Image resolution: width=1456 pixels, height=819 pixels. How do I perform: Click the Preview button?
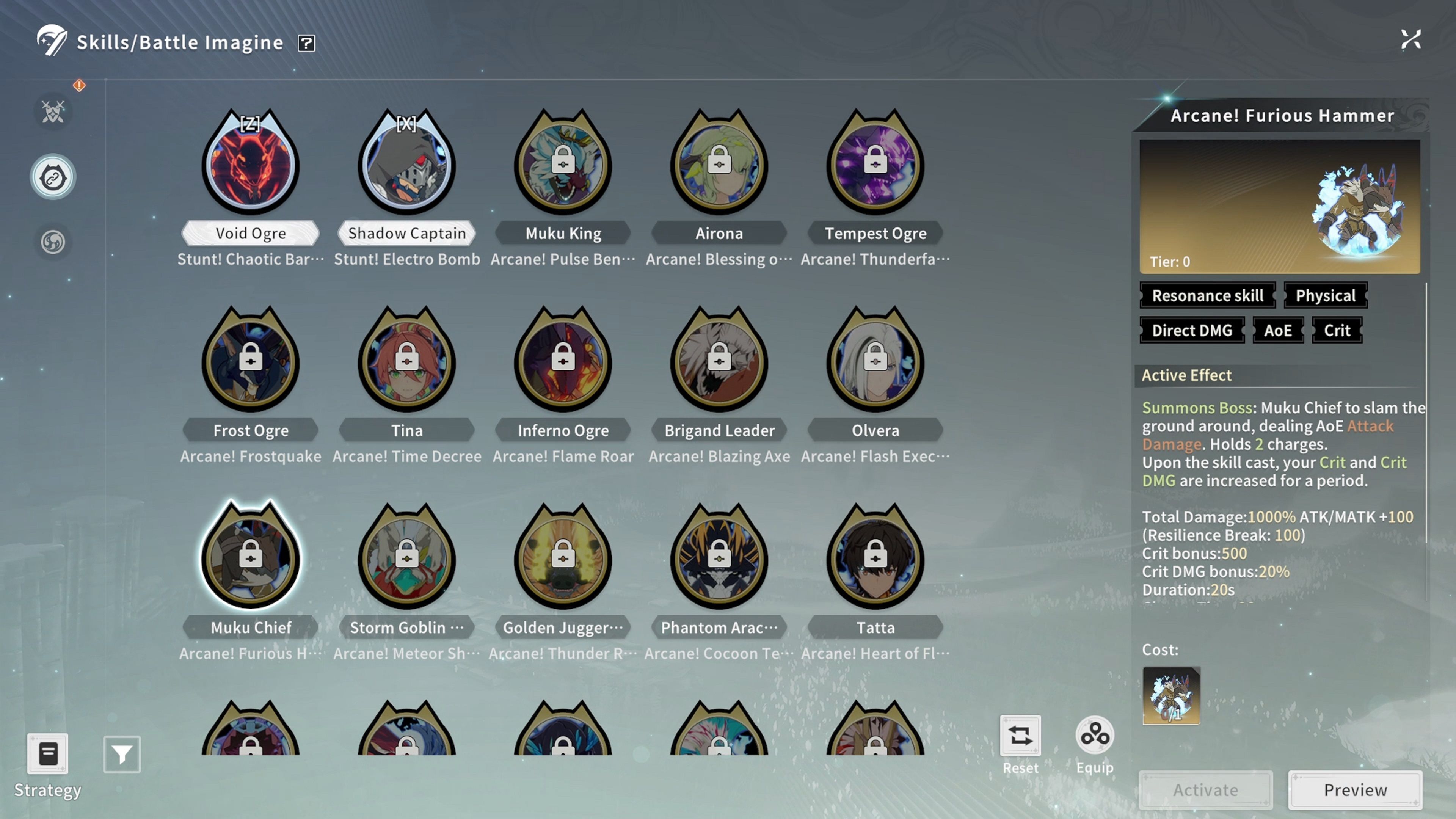click(1355, 789)
